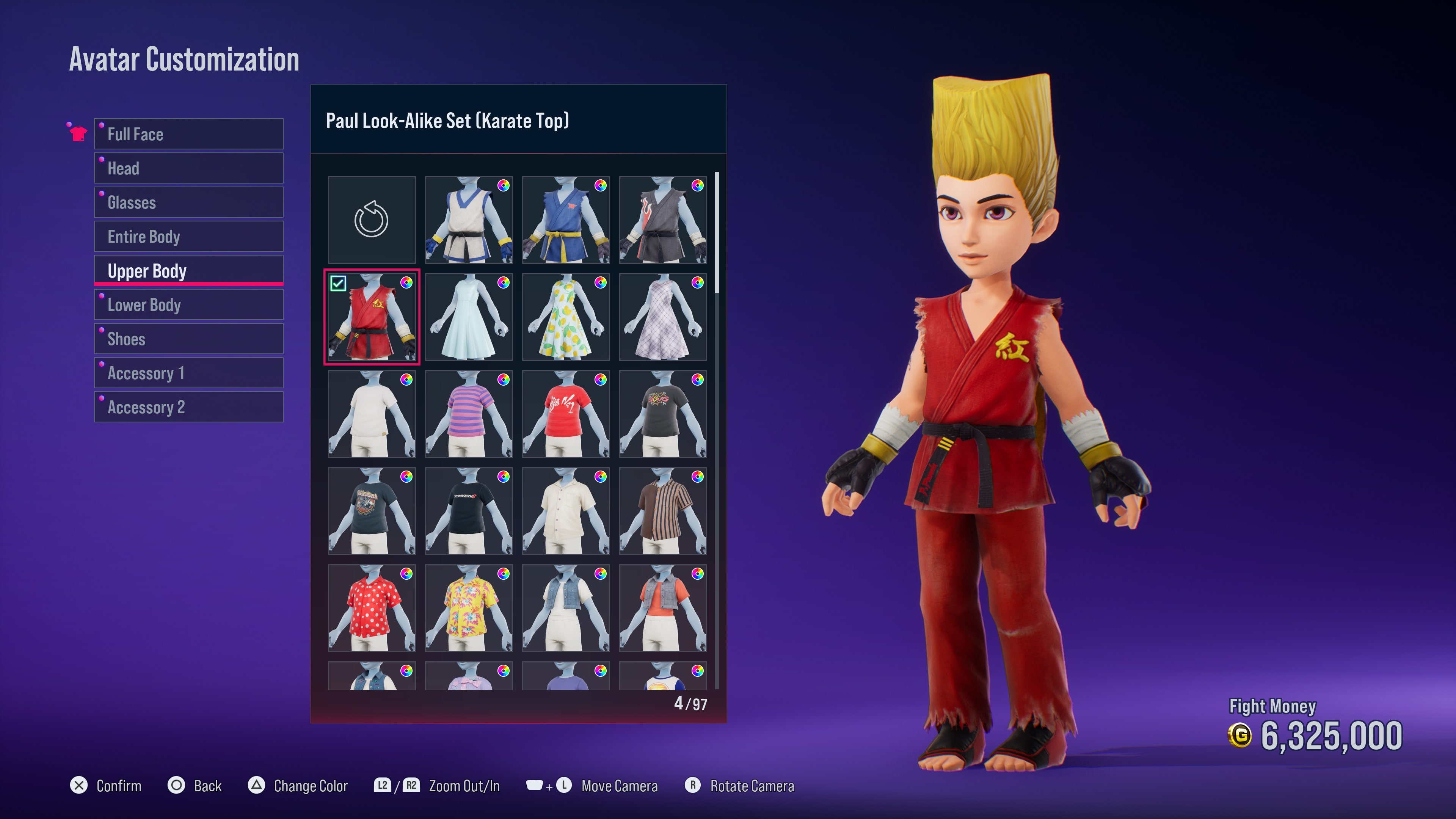This screenshot has width=1456, height=819.
Task: Select the TEKKEN 8 black t-shirt thumbnail
Action: click(469, 511)
